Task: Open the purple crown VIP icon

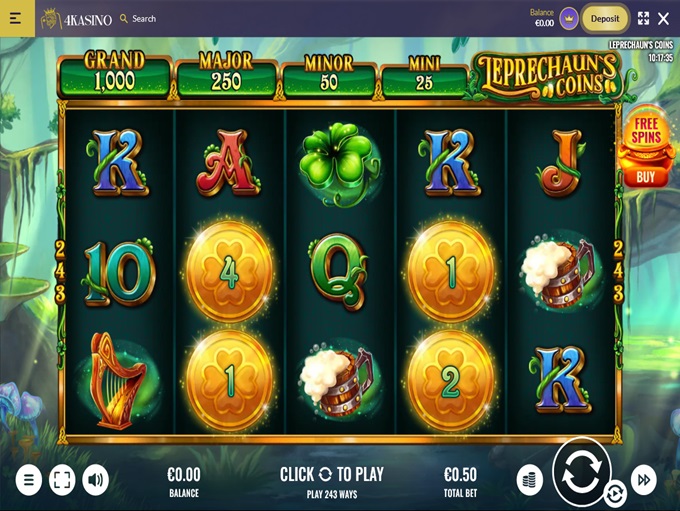Action: click(x=569, y=18)
